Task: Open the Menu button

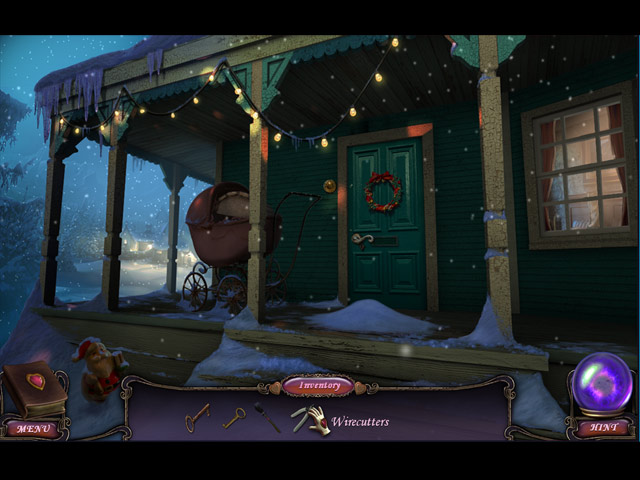Action: pyautogui.click(x=33, y=428)
